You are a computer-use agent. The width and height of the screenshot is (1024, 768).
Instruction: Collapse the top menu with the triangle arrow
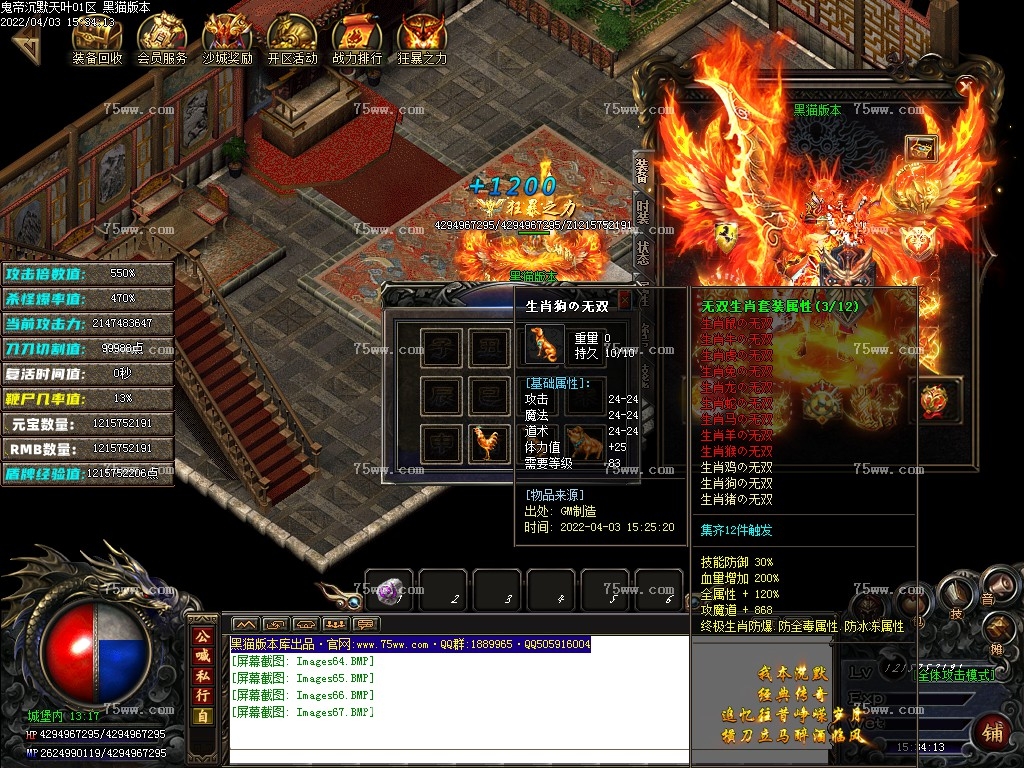tap(27, 45)
